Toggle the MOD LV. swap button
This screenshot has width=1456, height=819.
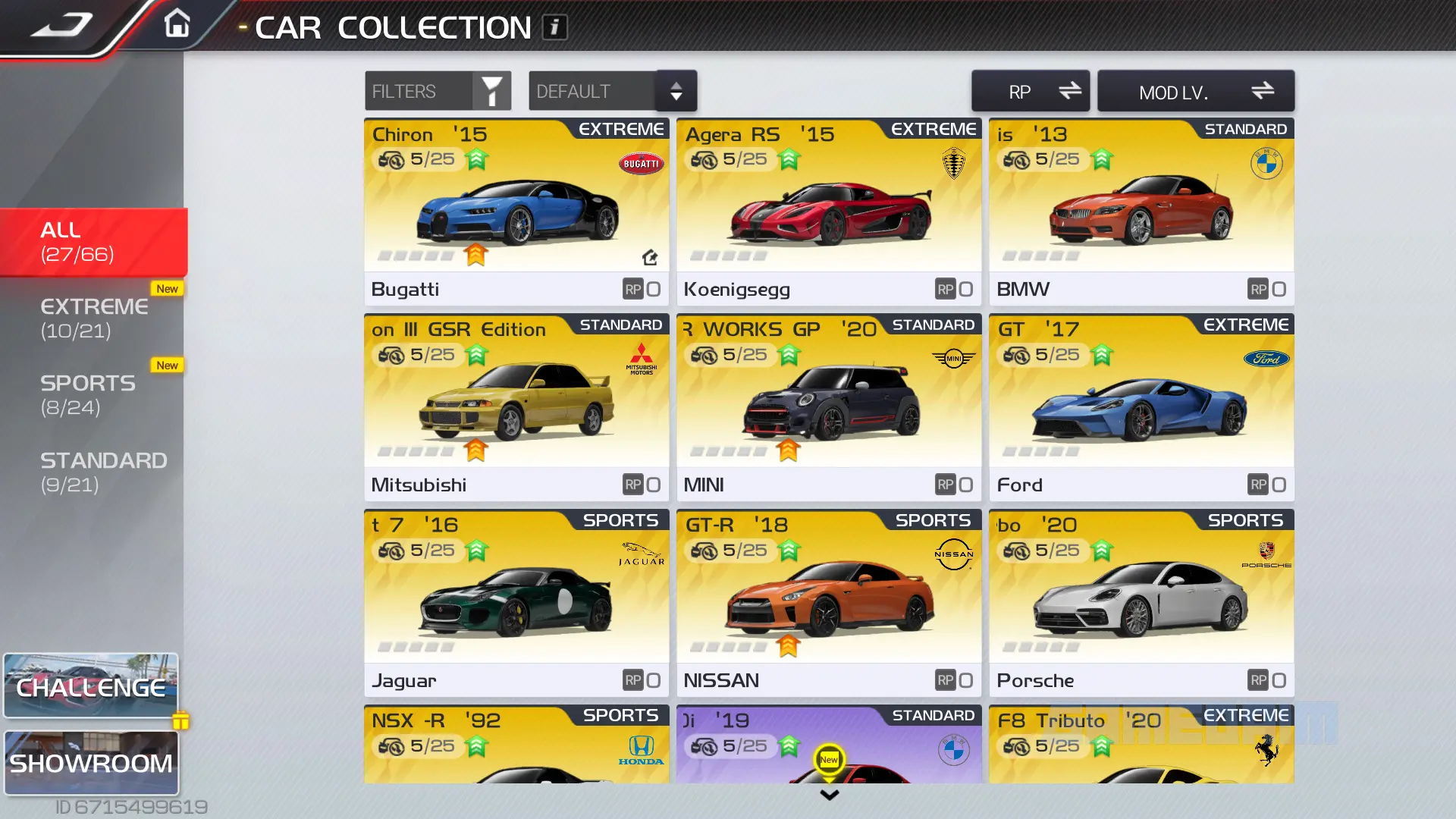[1195, 92]
